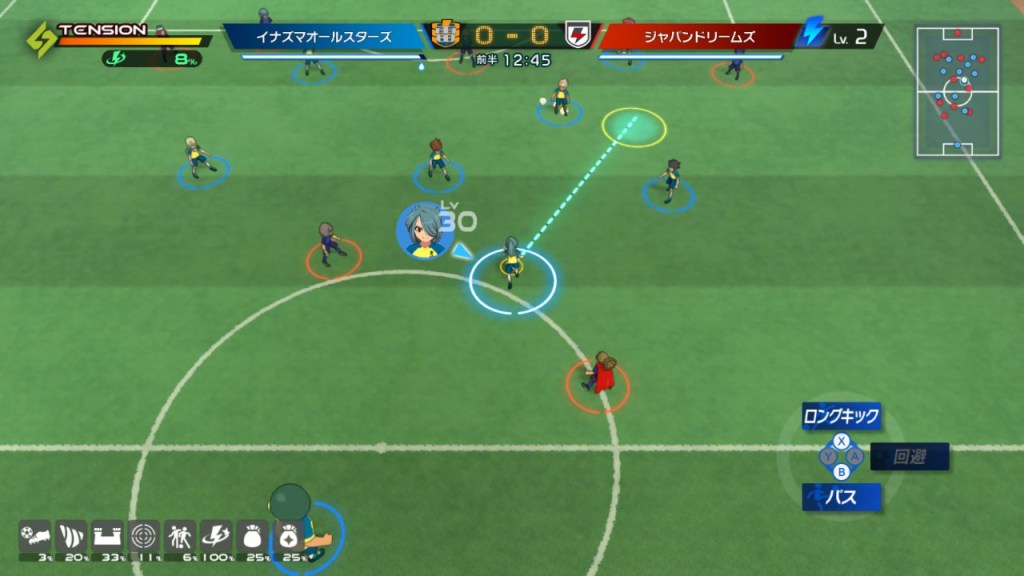Viewport: 1024px width, 576px height.
Task: Click the yellow TENSION lightning emblem
Action: tap(40, 40)
